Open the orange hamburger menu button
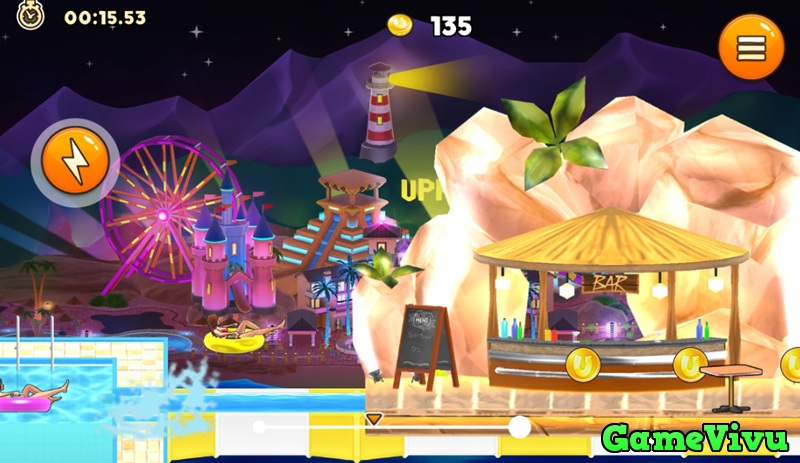This screenshot has height=463, width=800. tap(751, 48)
